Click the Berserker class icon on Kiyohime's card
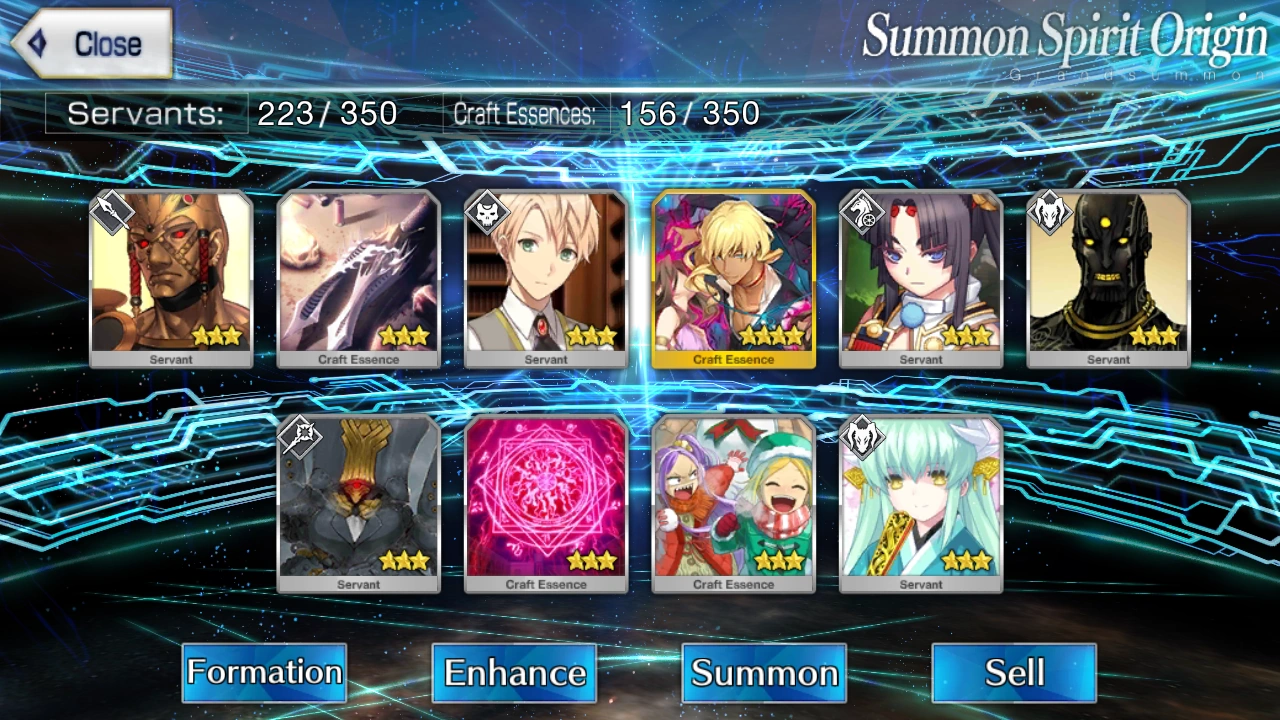This screenshot has width=1280, height=720. 863,436
